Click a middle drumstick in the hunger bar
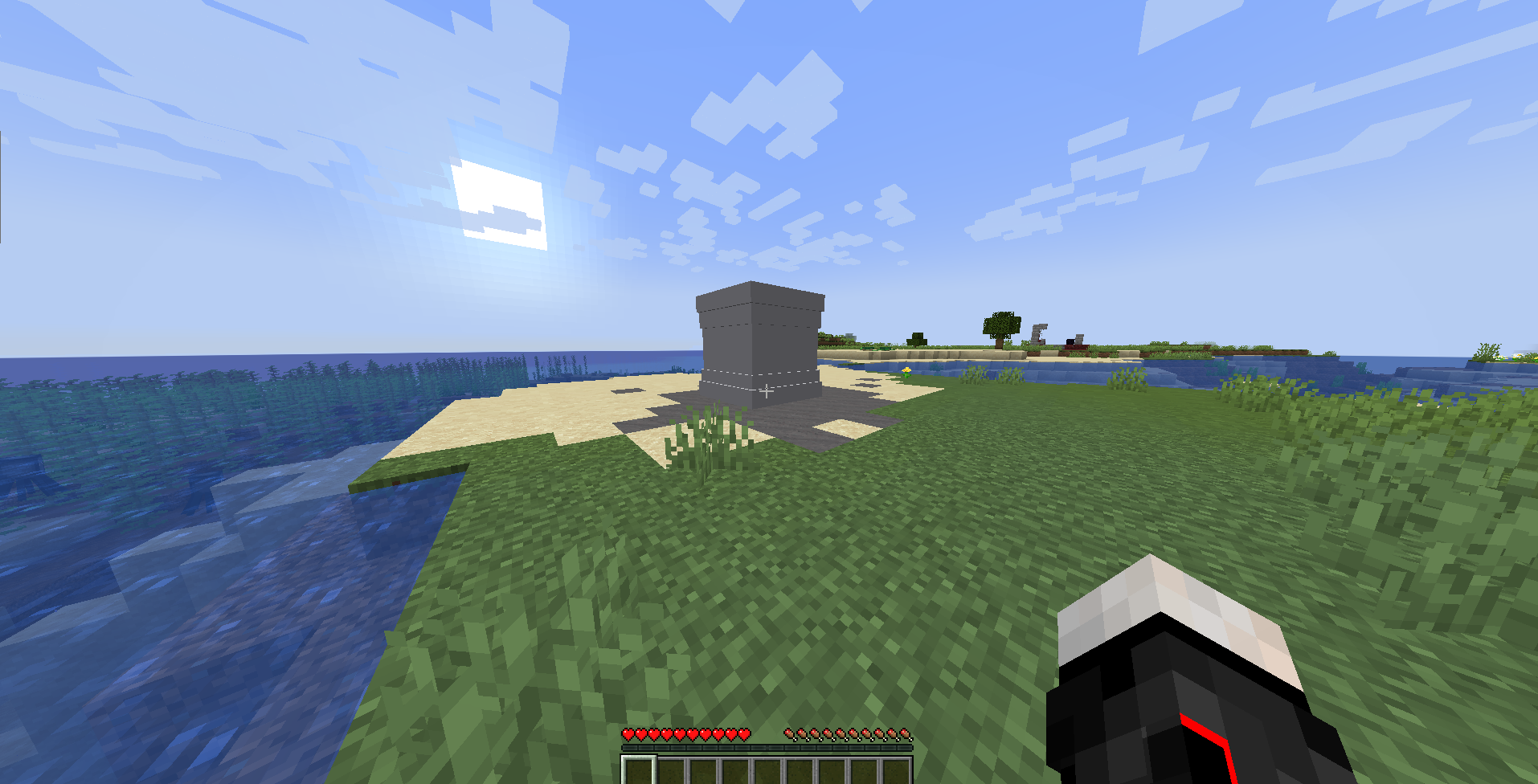Image resolution: width=1538 pixels, height=784 pixels. click(844, 733)
